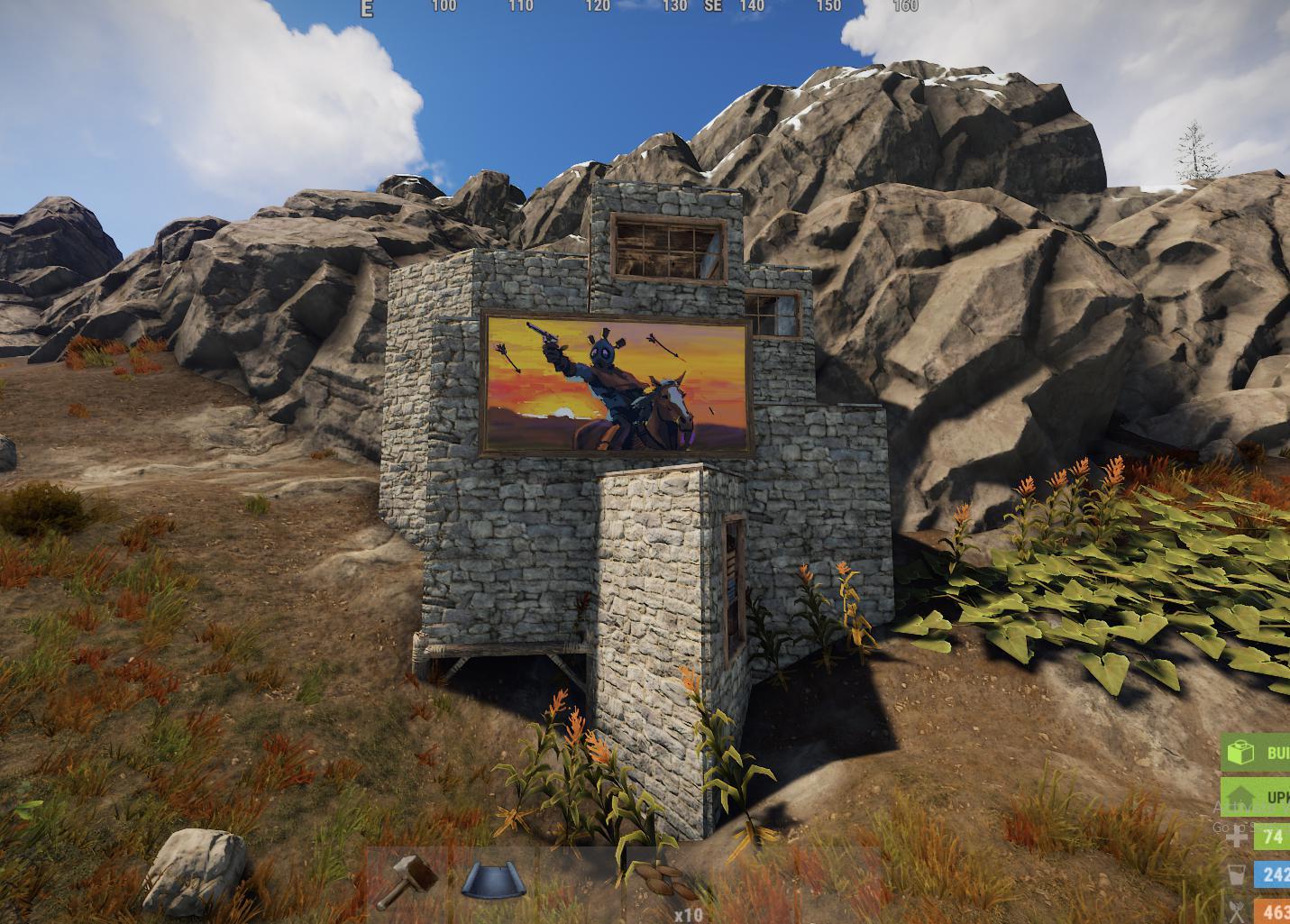Click the E heading on the compass strip
This screenshot has height=924, width=1290.
coord(365,8)
